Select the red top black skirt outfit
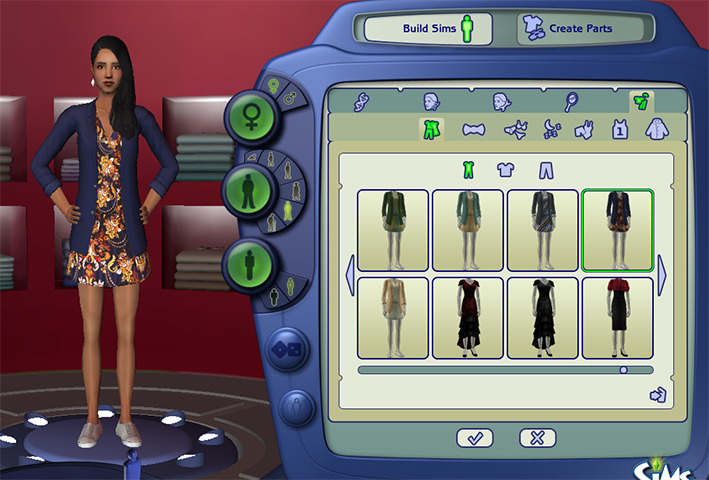This screenshot has width=709, height=480. 617,317
